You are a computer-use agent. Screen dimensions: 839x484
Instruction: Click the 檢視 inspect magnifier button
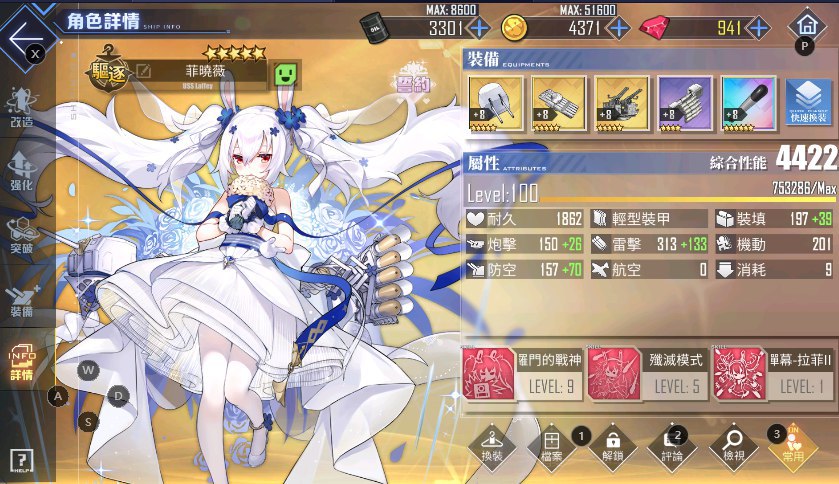click(x=734, y=446)
